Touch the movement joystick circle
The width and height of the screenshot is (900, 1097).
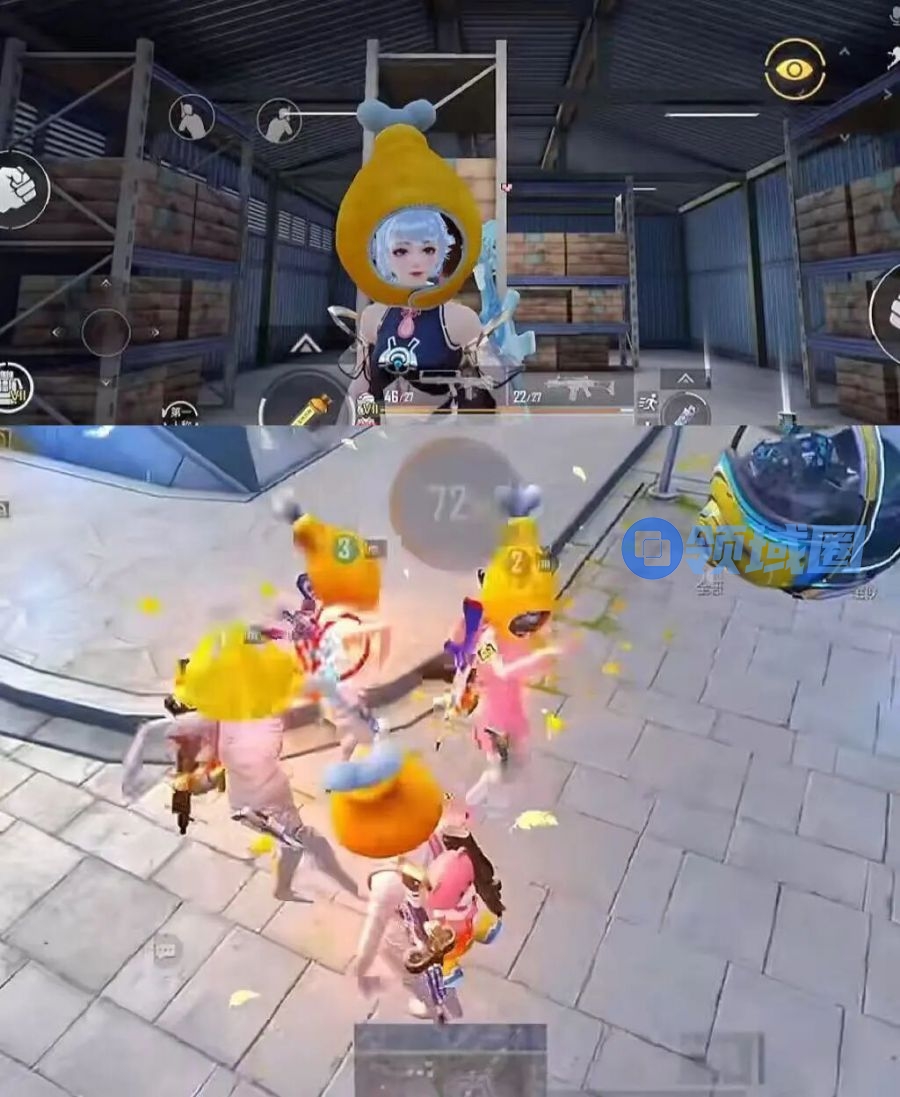click(106, 333)
